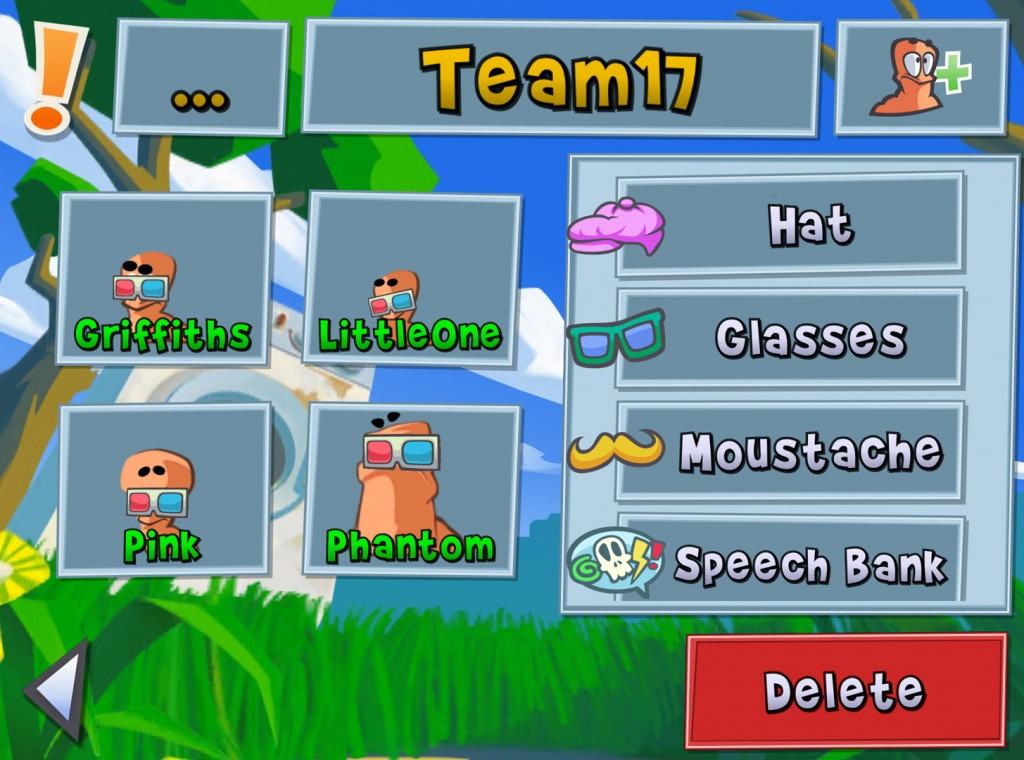Pick the Pink worm tile
The image size is (1024, 760).
click(x=165, y=489)
